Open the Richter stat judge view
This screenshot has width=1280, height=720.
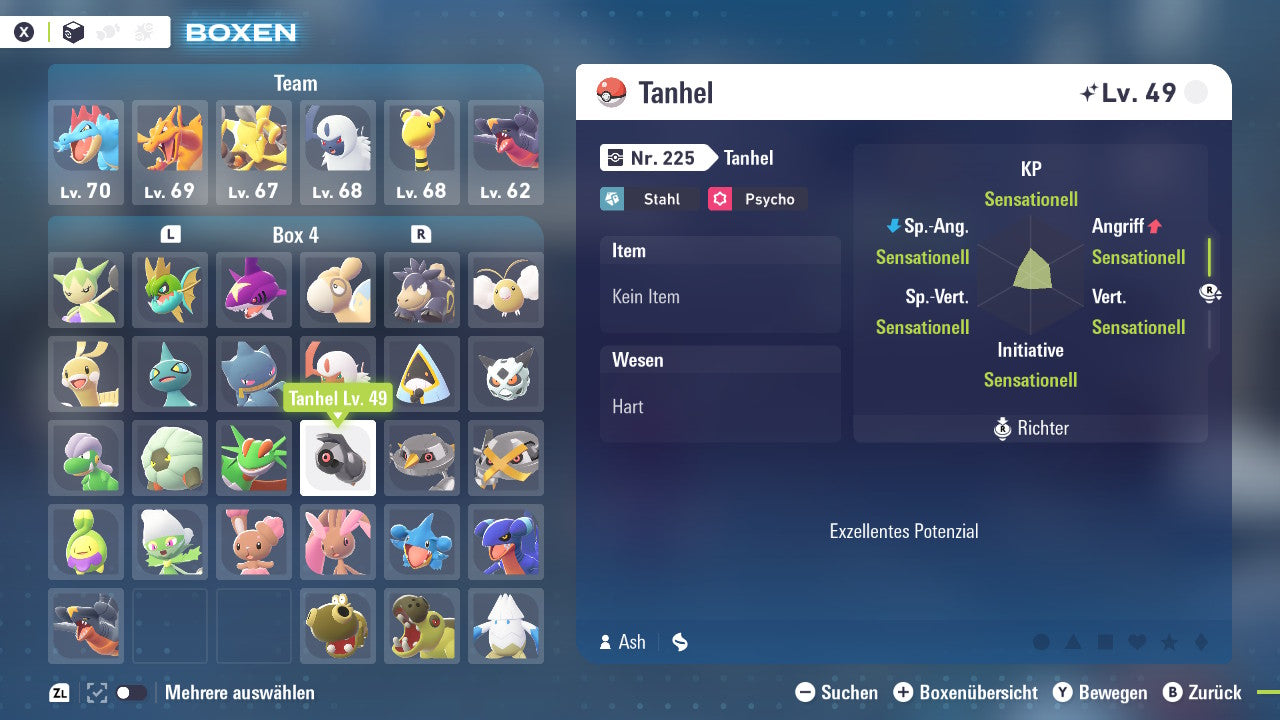(1030, 428)
